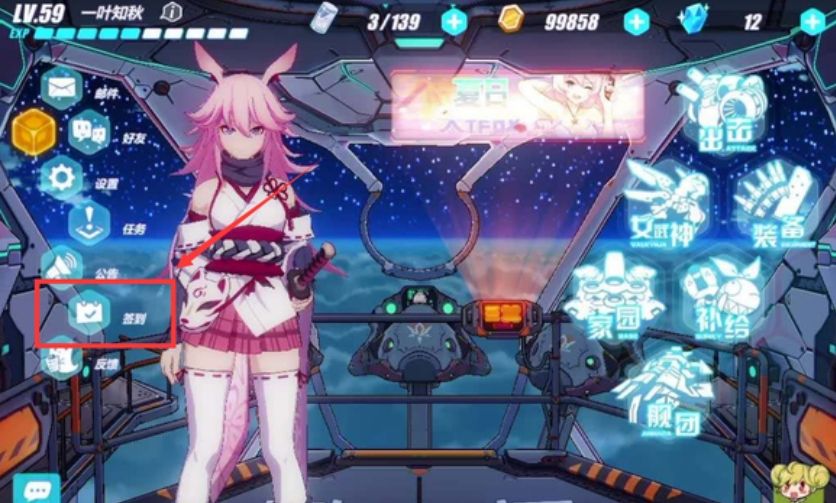836x503 pixels.
Task: Open the chat speech bubble
Action: [38, 490]
